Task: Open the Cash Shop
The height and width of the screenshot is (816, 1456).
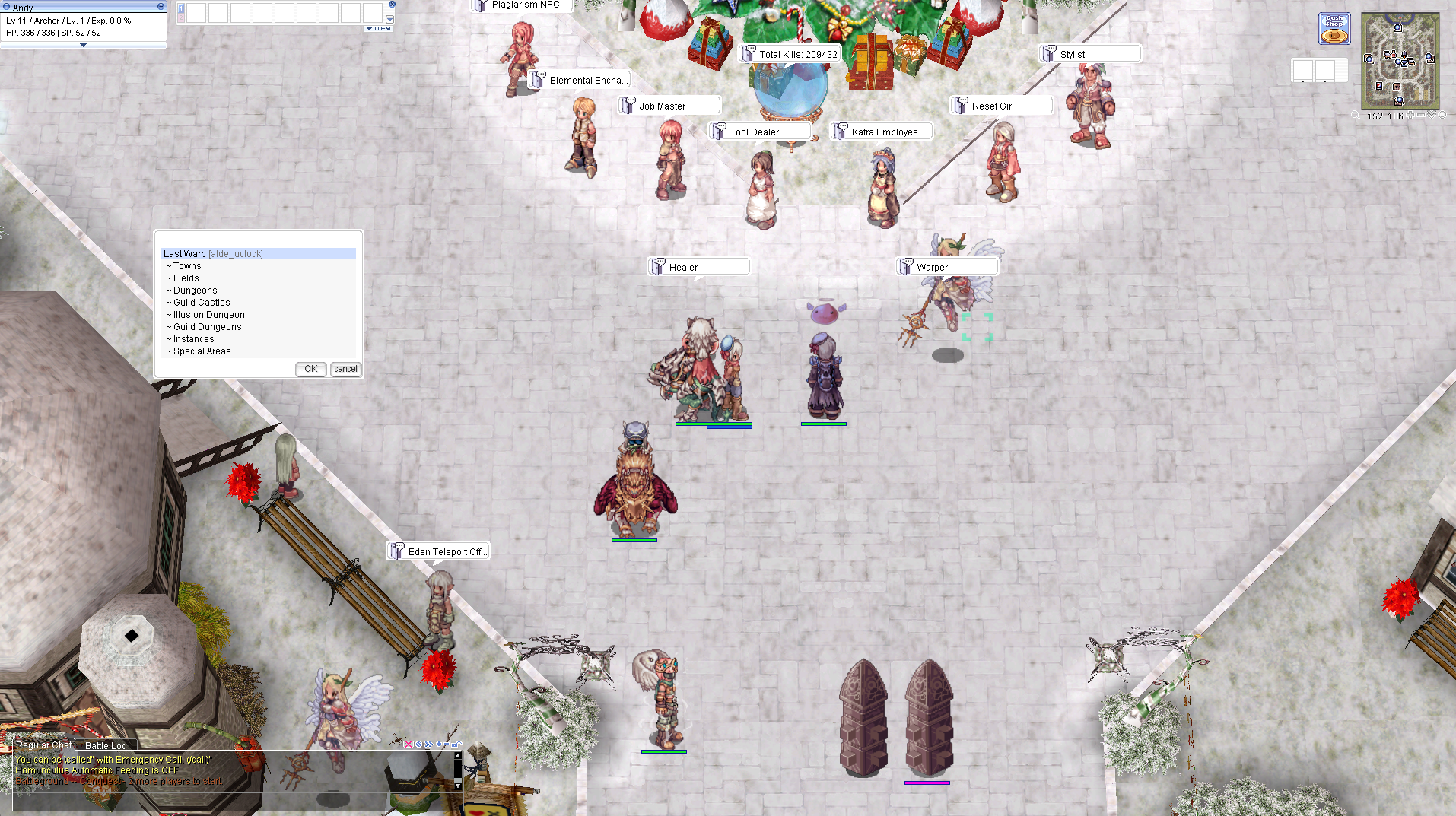Action: [1334, 28]
